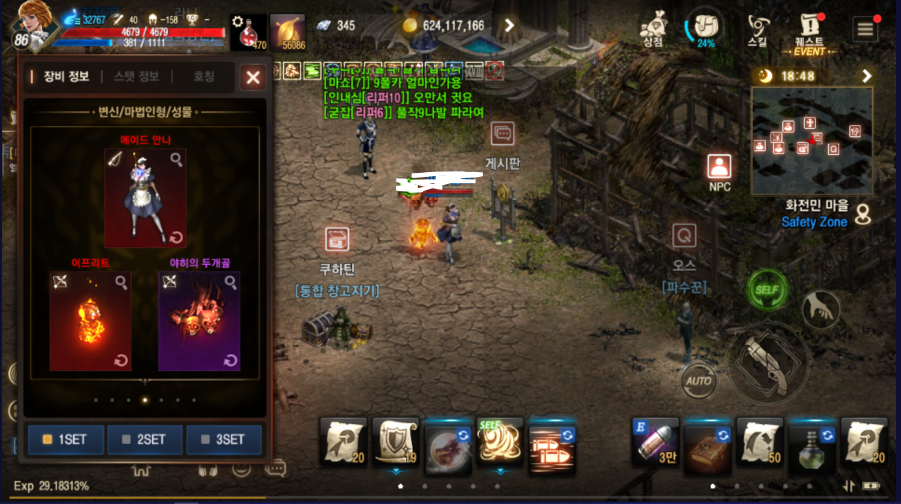Toggle the AUTO hunt button

click(x=698, y=380)
